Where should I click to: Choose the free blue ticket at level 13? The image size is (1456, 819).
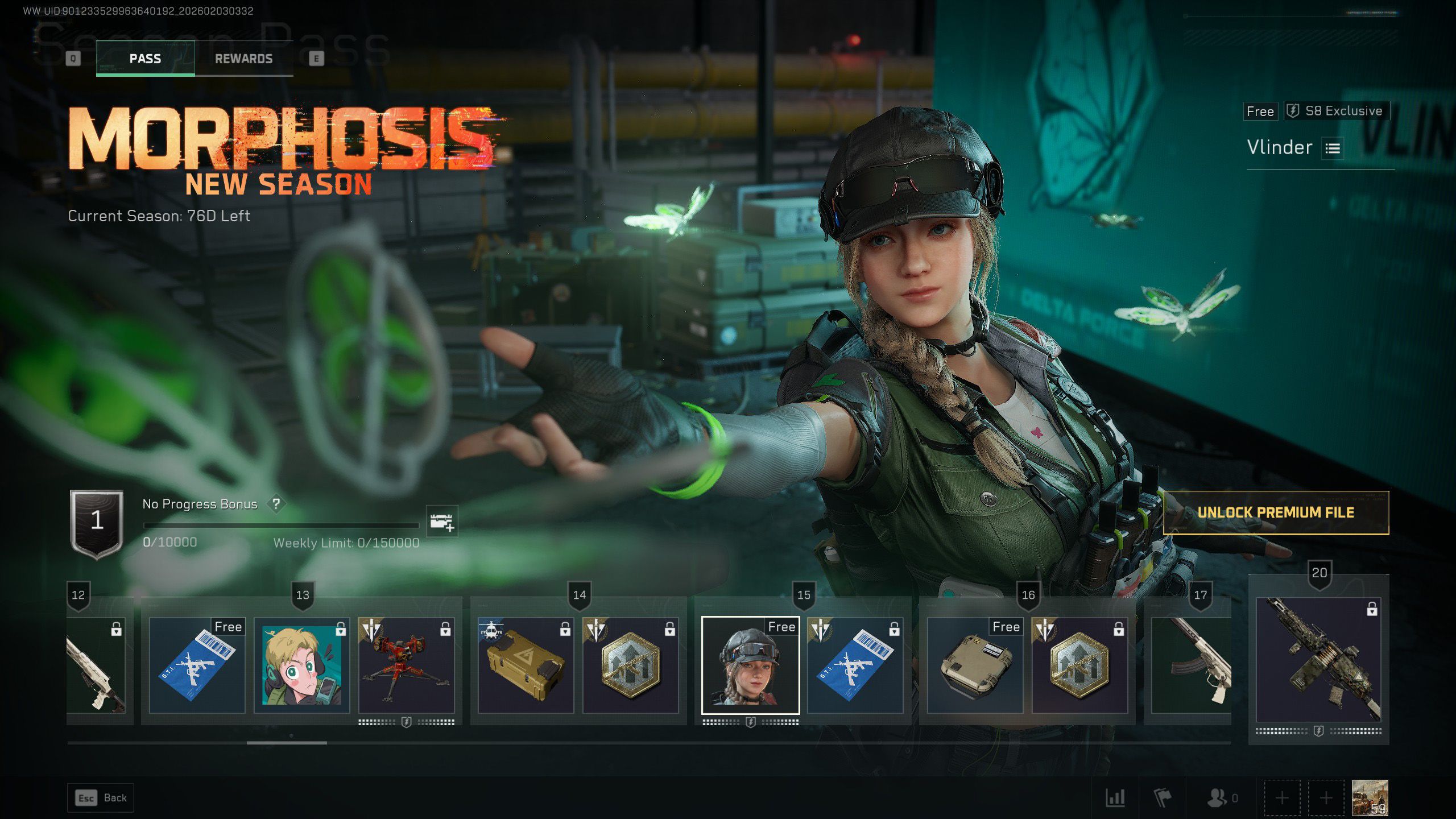197,665
